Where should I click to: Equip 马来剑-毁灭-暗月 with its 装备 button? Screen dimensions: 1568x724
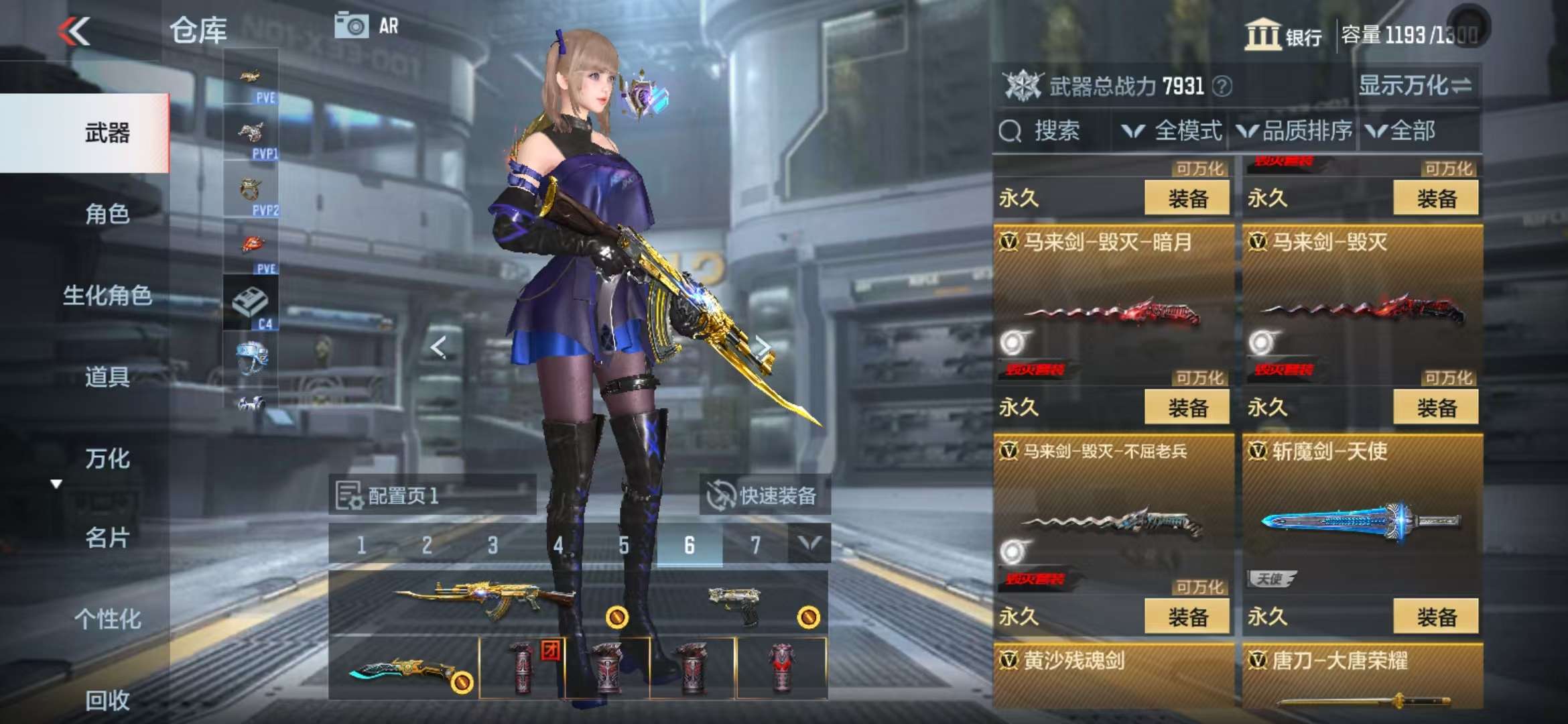(1187, 408)
